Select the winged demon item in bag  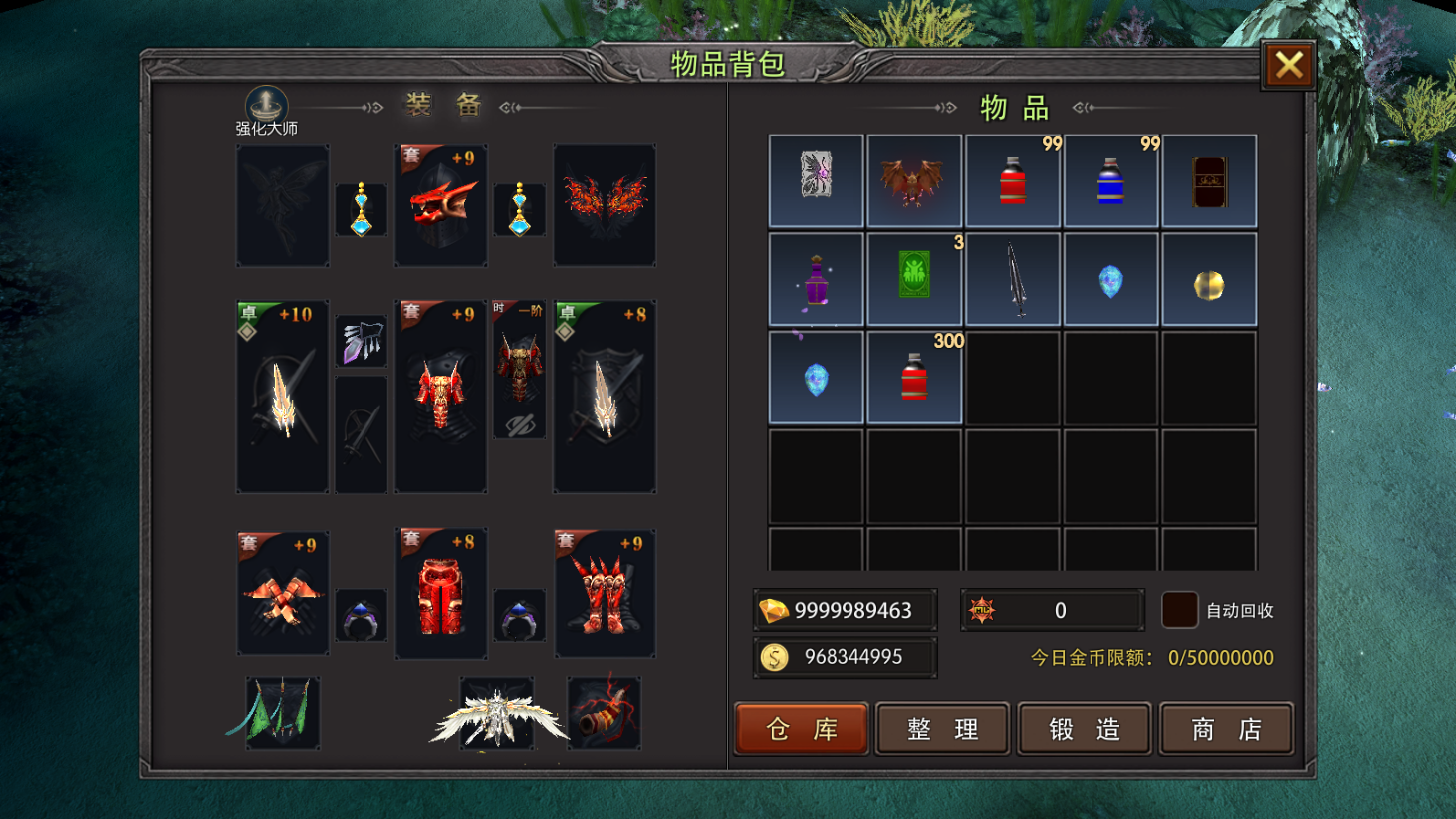tap(913, 181)
